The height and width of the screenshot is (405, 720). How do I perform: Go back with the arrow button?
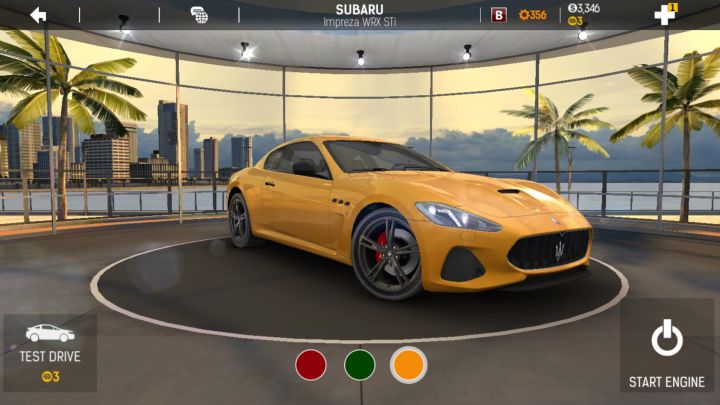[39, 14]
